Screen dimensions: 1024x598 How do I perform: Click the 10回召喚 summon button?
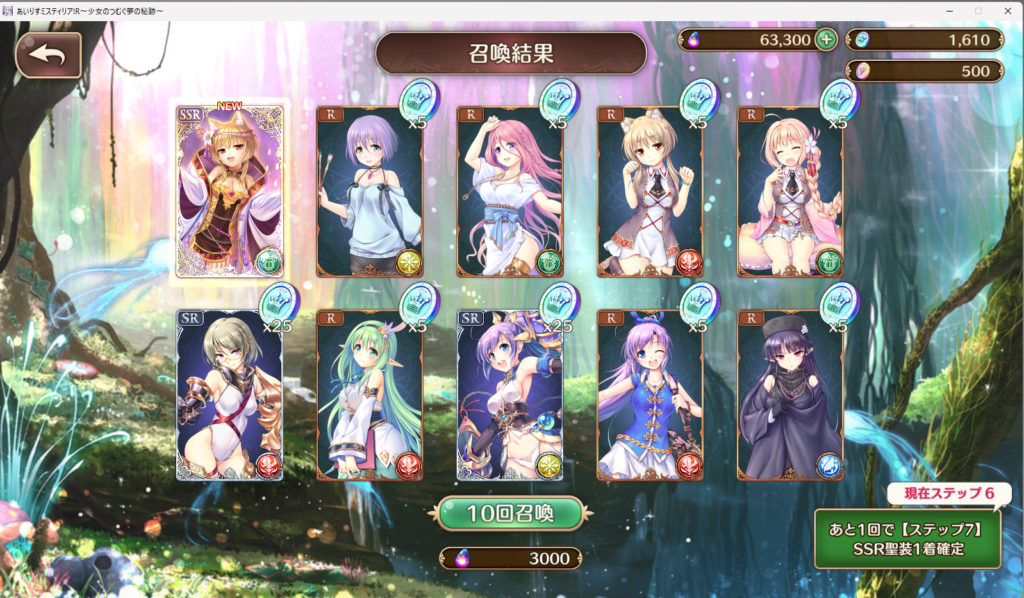tap(510, 513)
